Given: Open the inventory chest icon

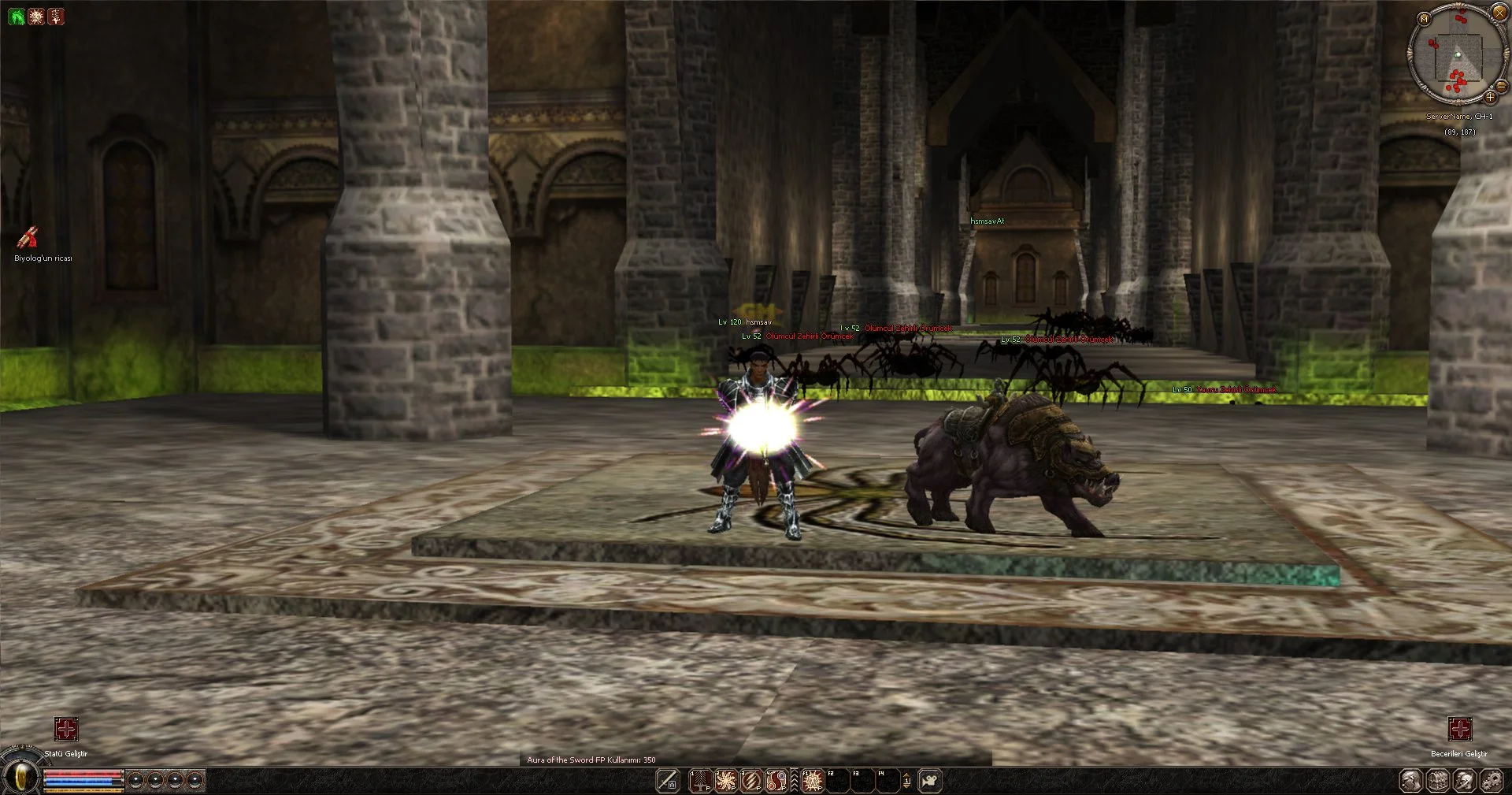Looking at the screenshot, I should [1438, 781].
